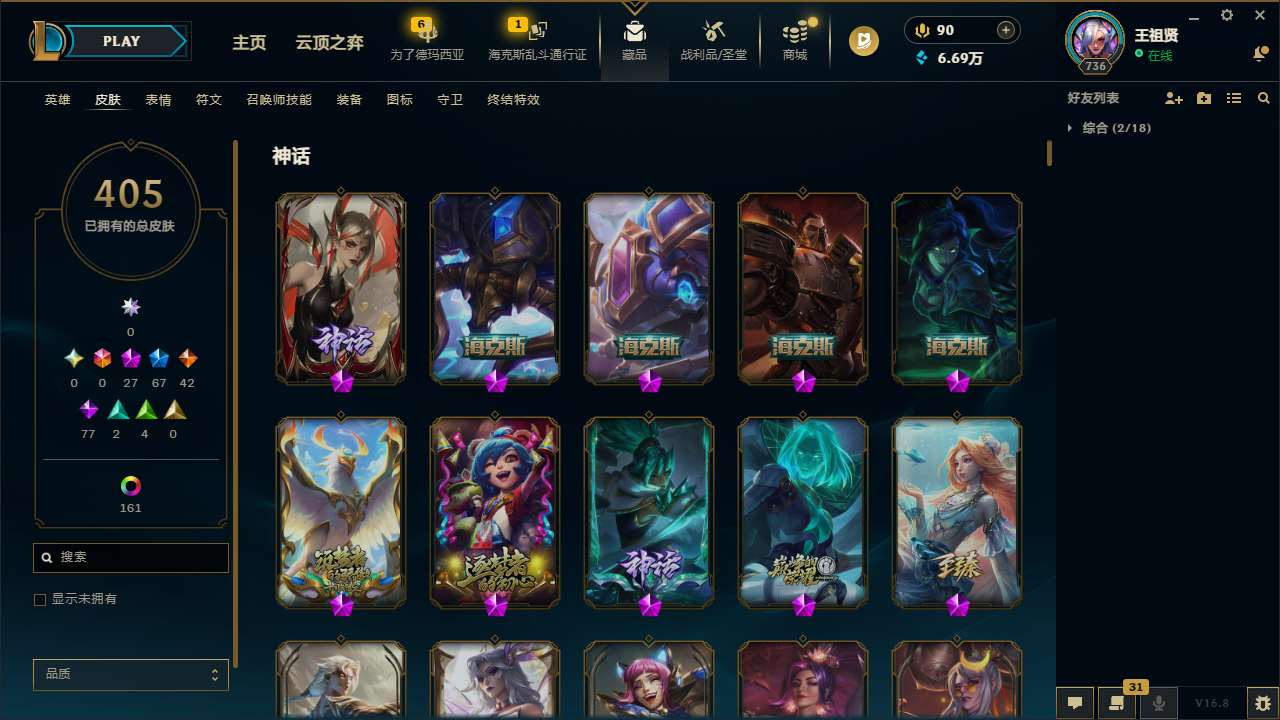Click the PLAY button

coord(121,41)
